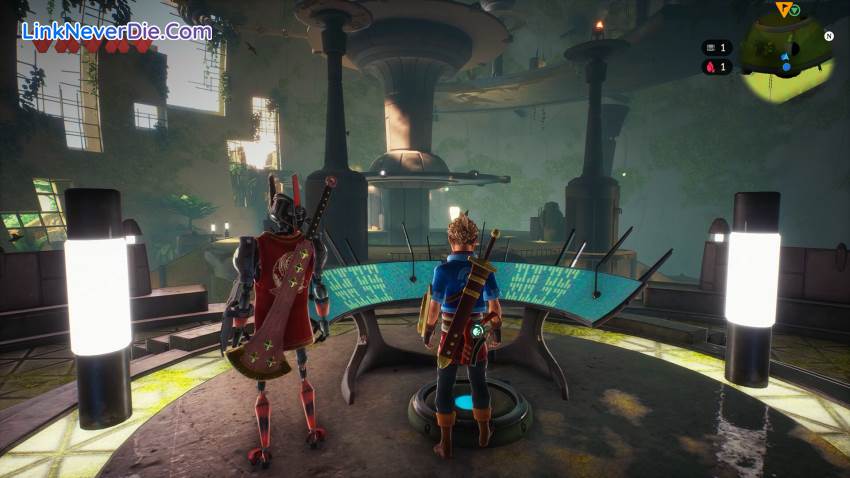Click the grey chip collectible icon
The height and width of the screenshot is (478, 850).
(x=711, y=47)
